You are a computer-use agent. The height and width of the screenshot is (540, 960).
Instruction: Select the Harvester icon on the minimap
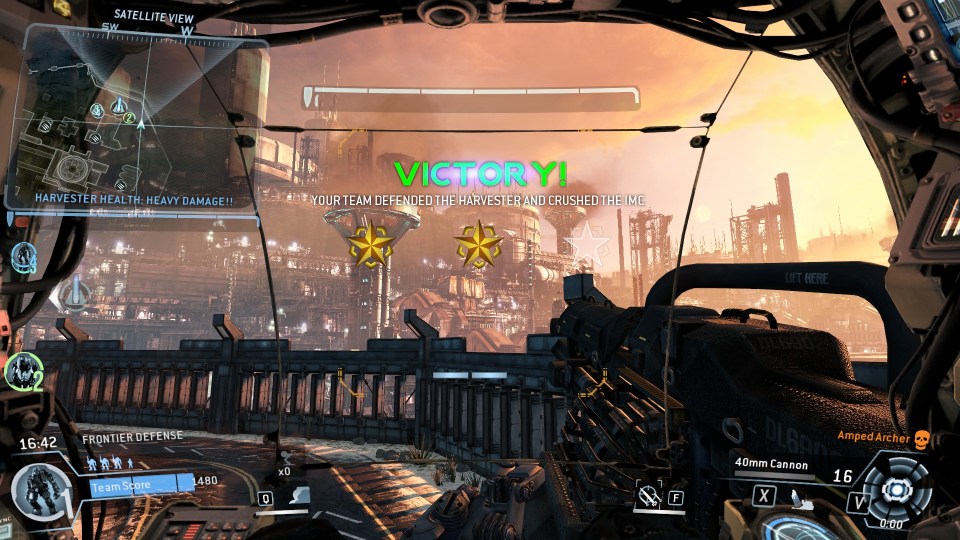(x=71, y=166)
